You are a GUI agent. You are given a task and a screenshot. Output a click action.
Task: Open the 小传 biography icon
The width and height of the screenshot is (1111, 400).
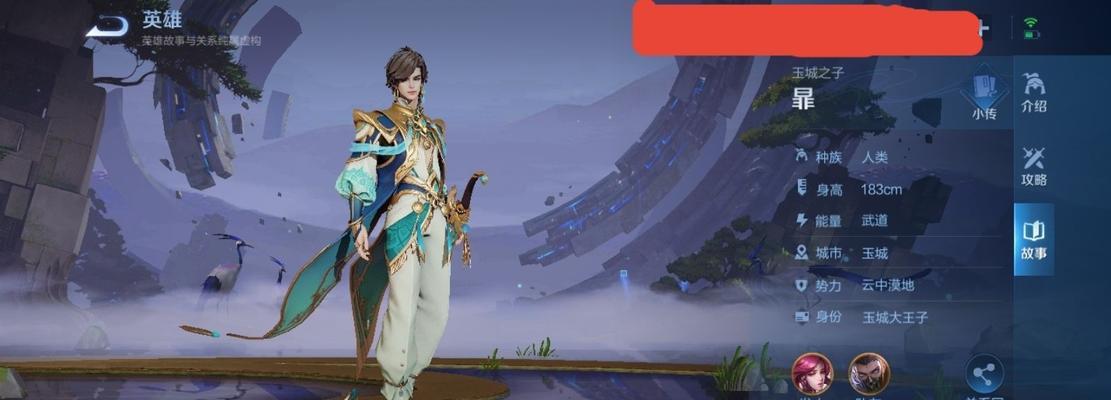[983, 95]
